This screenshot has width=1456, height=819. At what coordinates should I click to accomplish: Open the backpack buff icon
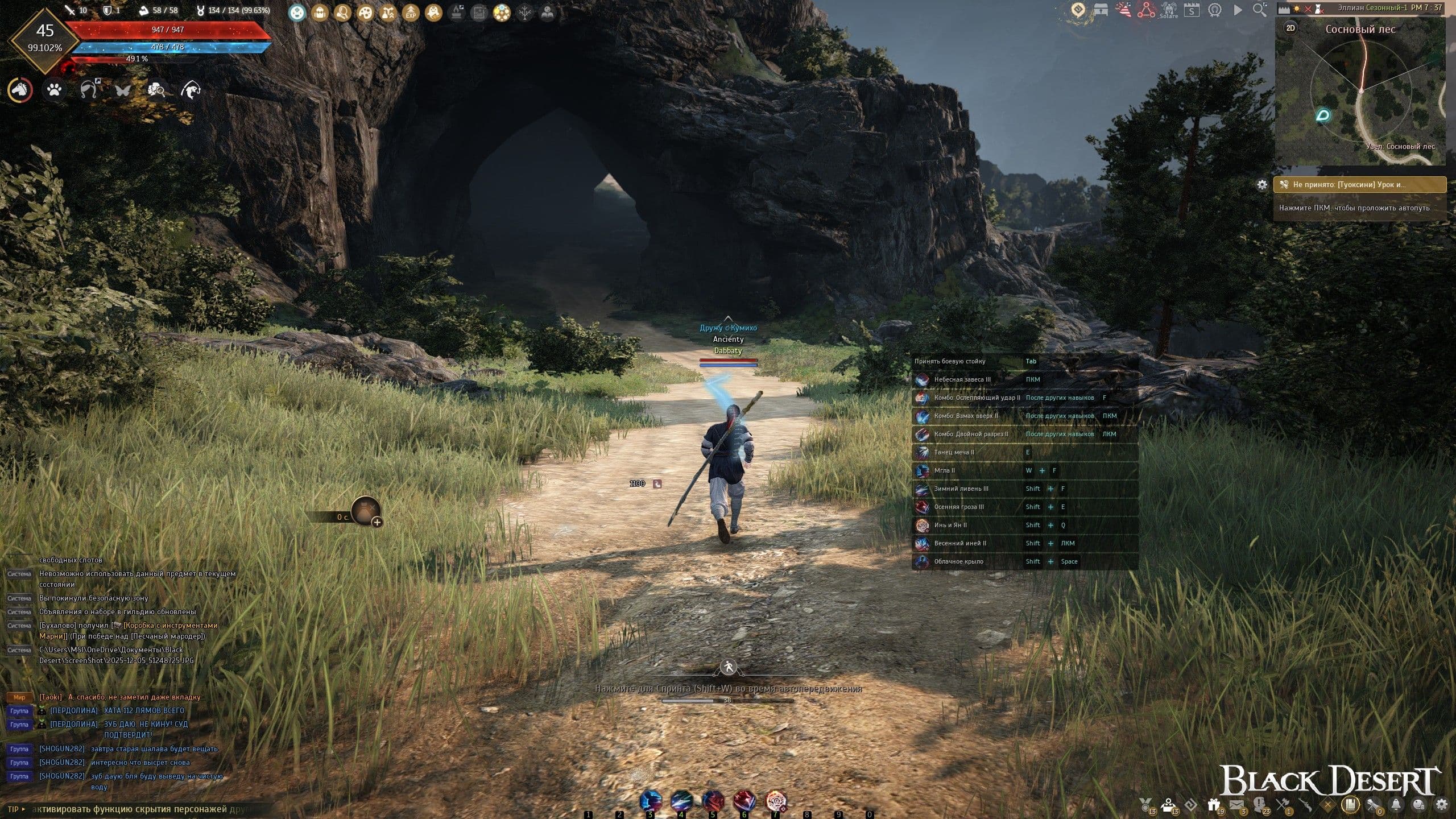coord(320,12)
